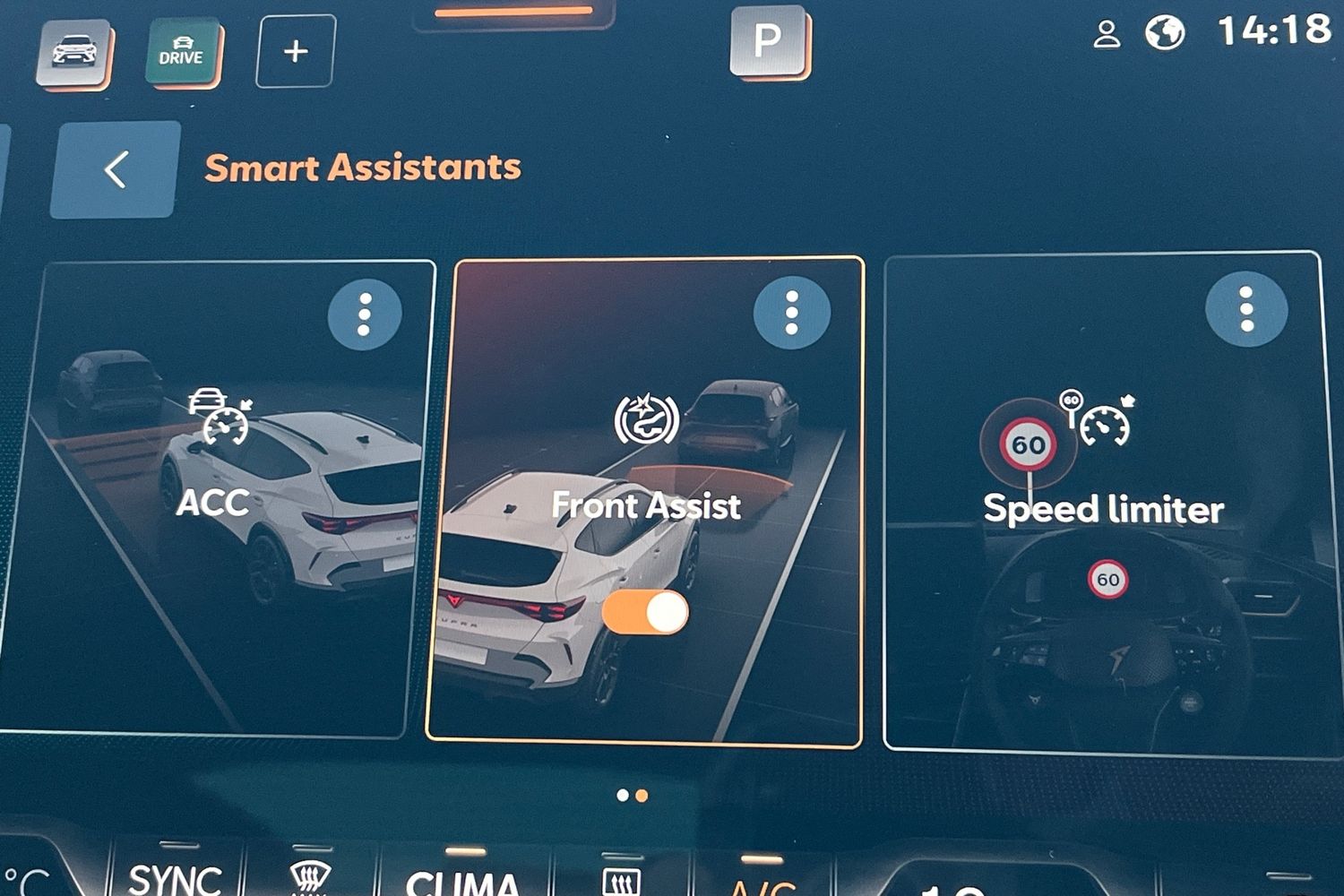Open Front Assist three-dot options
Viewport: 1344px width, 896px height.
click(791, 312)
